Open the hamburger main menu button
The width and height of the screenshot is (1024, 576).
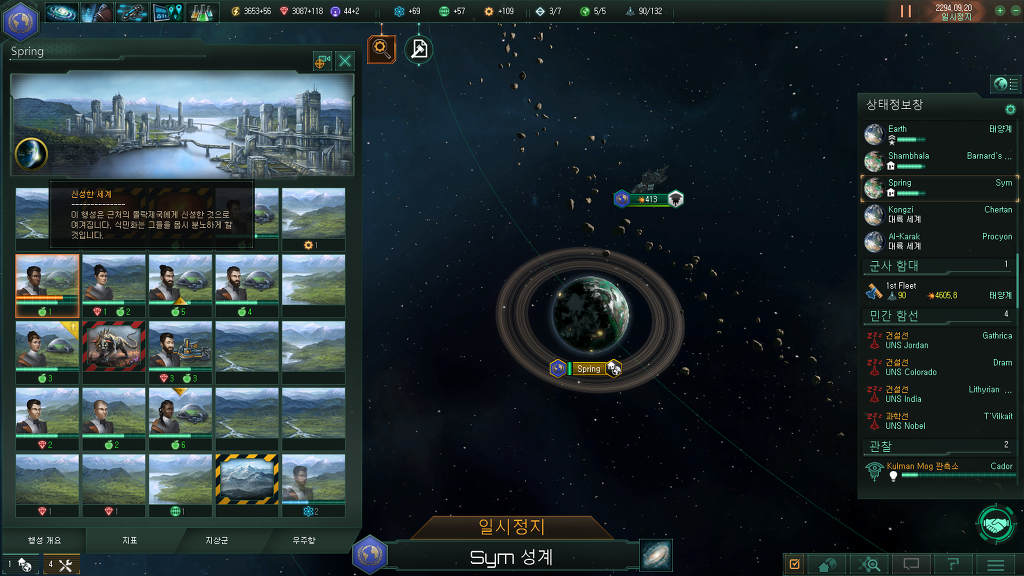point(995,565)
